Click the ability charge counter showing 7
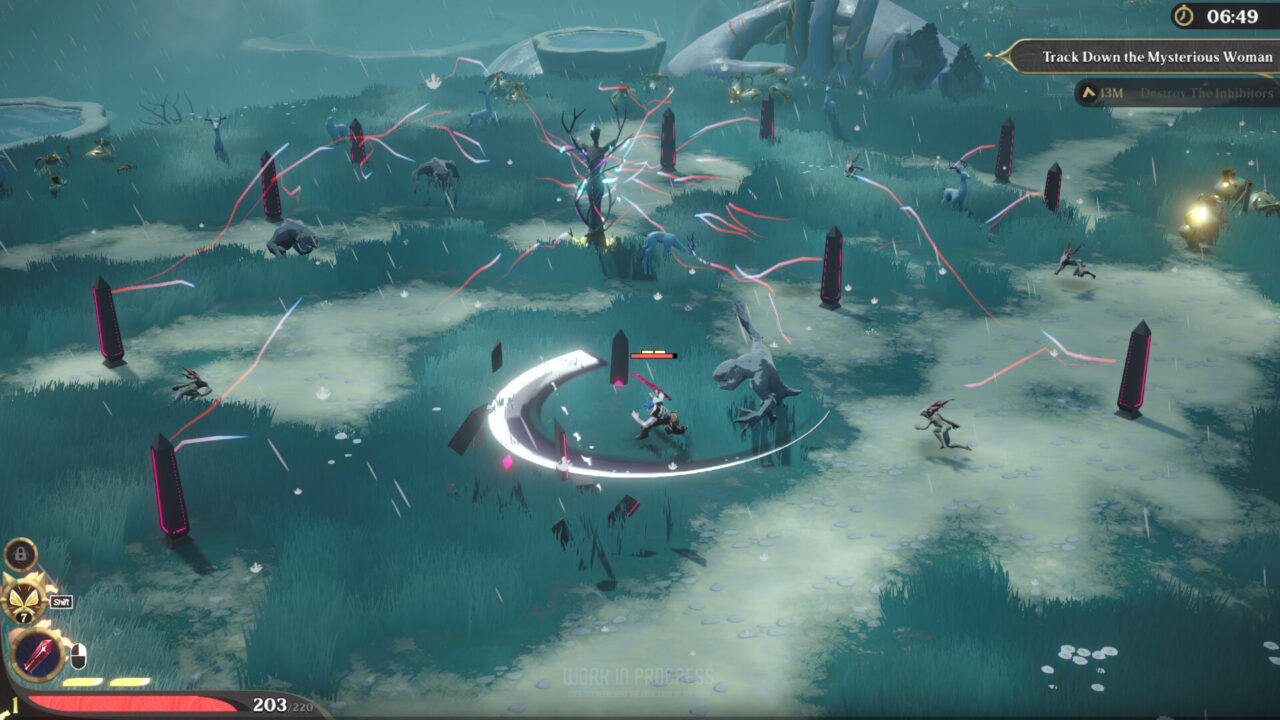This screenshot has width=1280, height=720. pyautogui.click(x=24, y=615)
